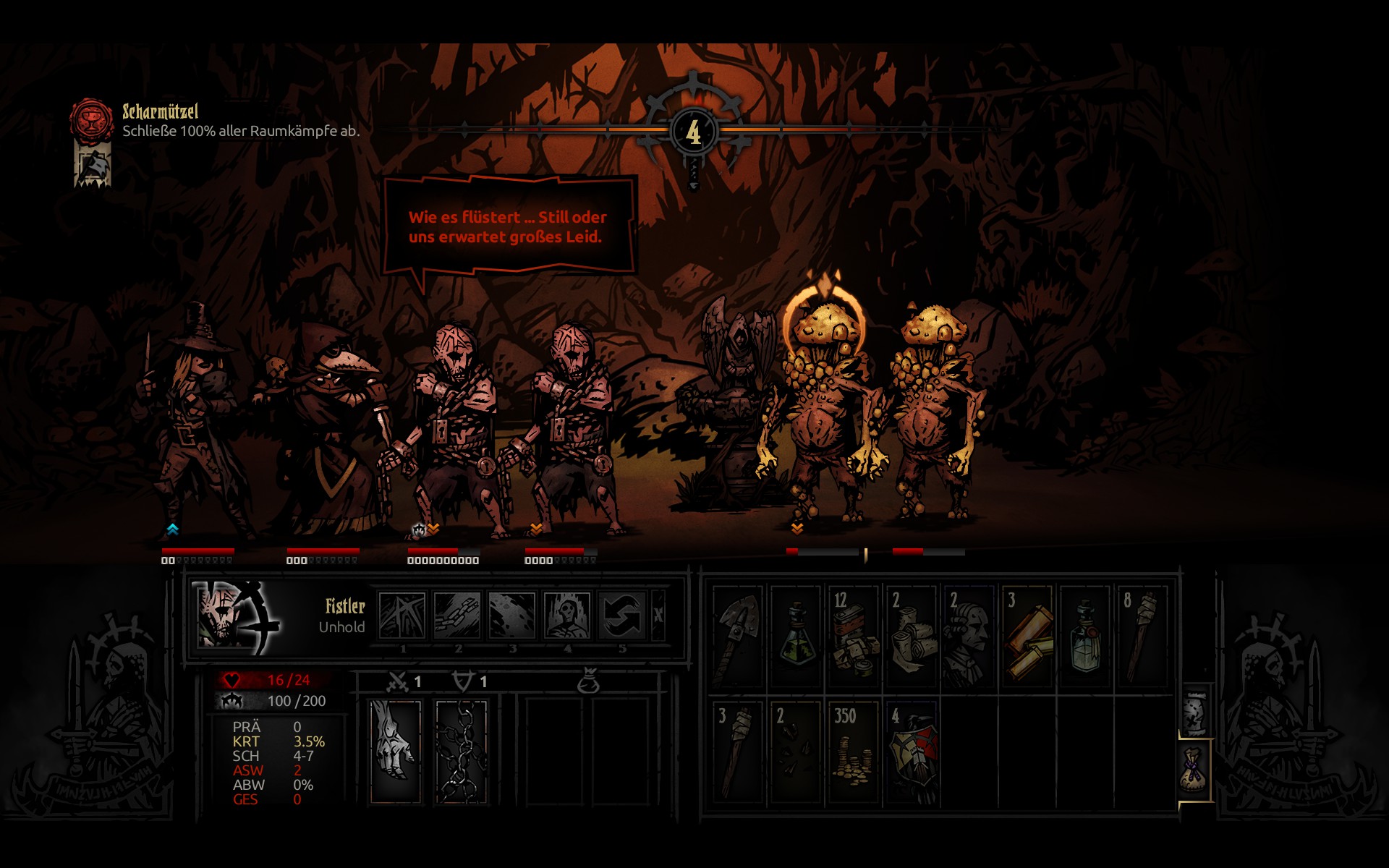The height and width of the screenshot is (868, 1389).
Task: Activate the first combat skill
Action: 402,616
